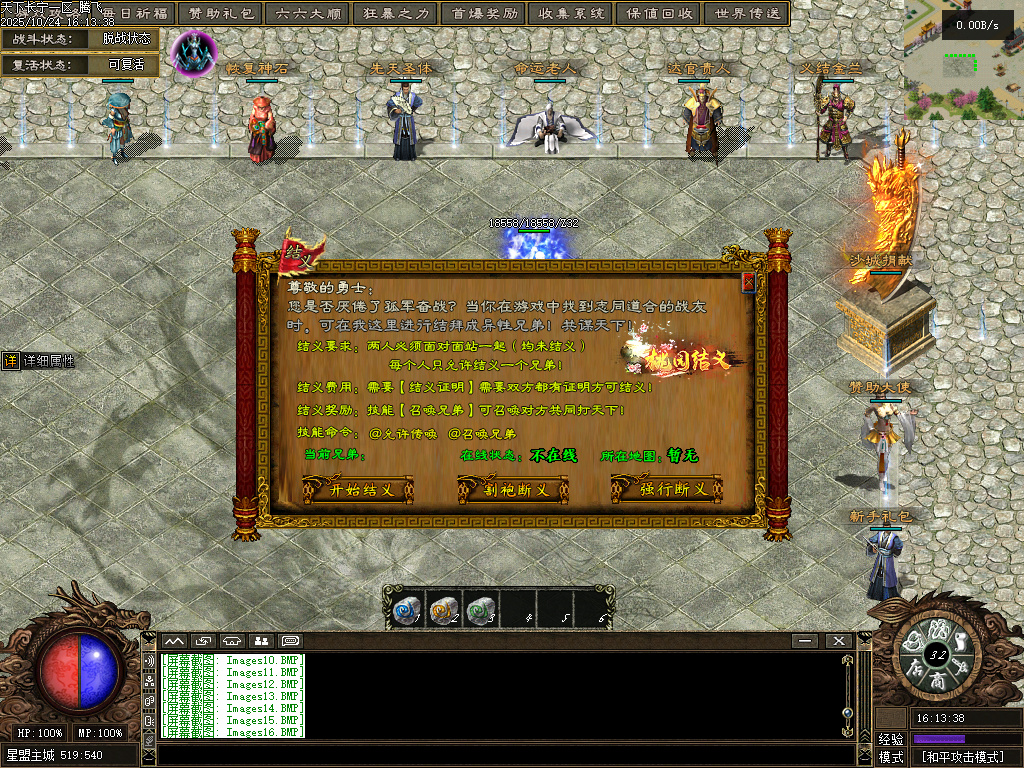Open the 详细属性 detailed attributes panel
1024x768 pixels.
[40, 361]
